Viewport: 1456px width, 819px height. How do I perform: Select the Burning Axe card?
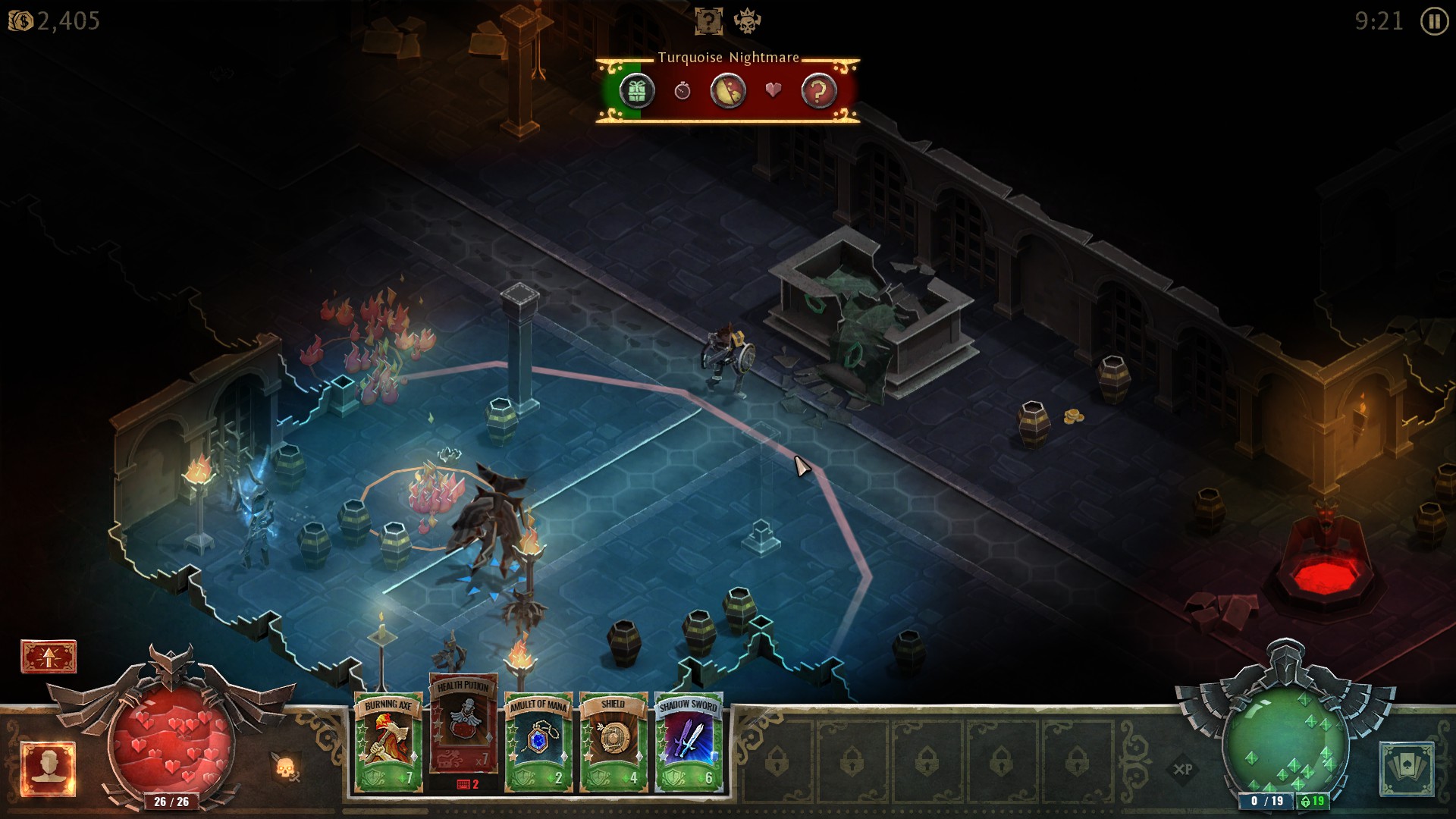(x=388, y=742)
